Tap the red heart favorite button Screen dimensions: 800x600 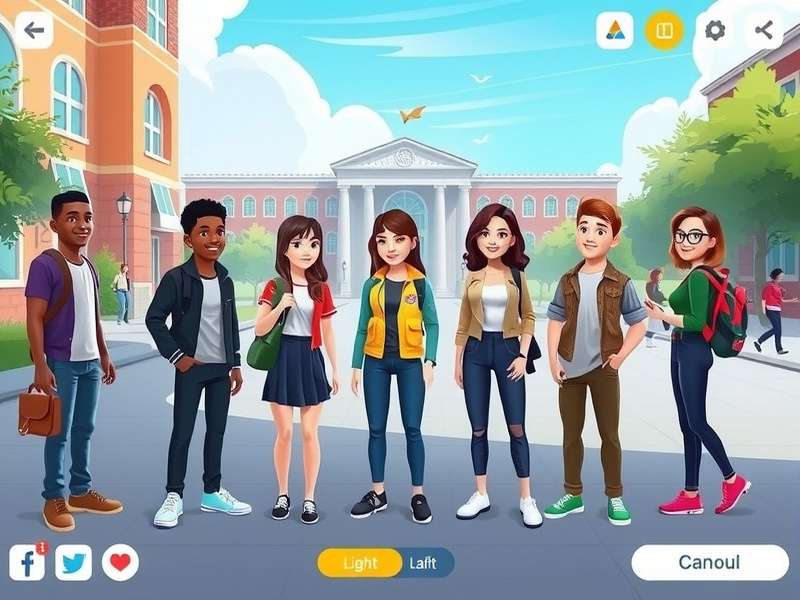click(120, 563)
